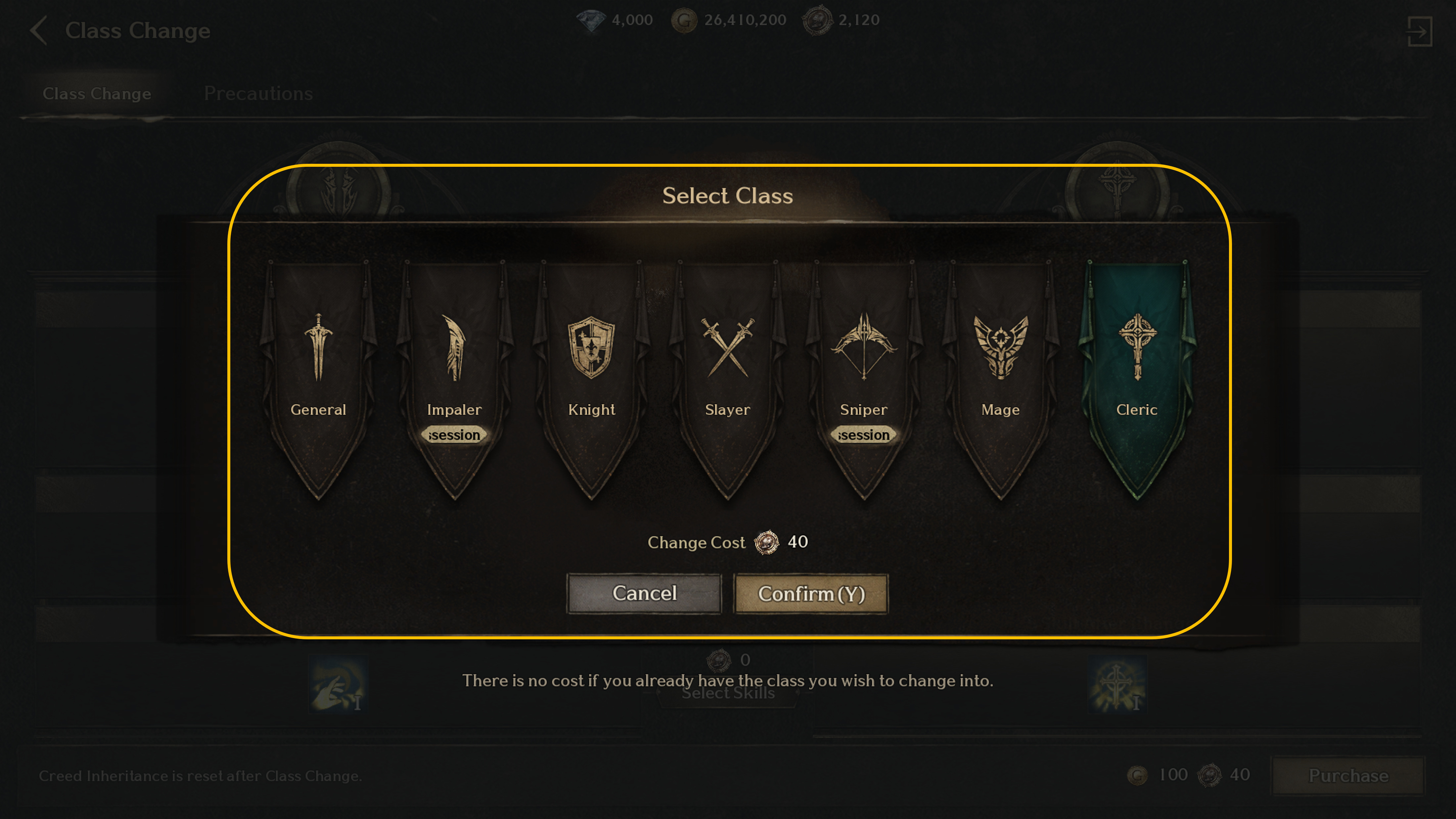1456x819 pixels.
Task: Go back with the arrow button
Action: tap(38, 30)
